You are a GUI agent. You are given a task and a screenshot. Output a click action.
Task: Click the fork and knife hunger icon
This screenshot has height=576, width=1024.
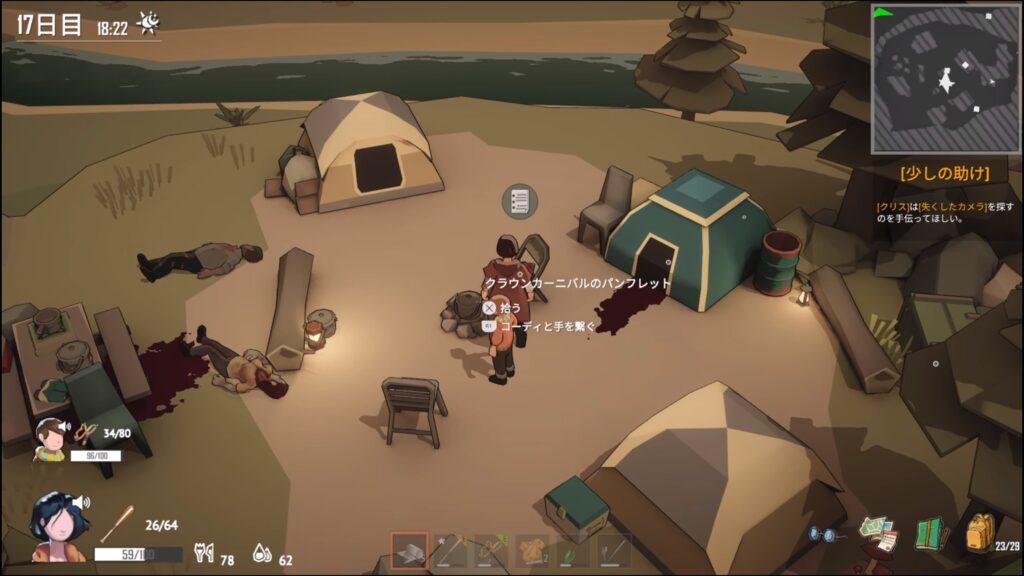click(x=205, y=553)
